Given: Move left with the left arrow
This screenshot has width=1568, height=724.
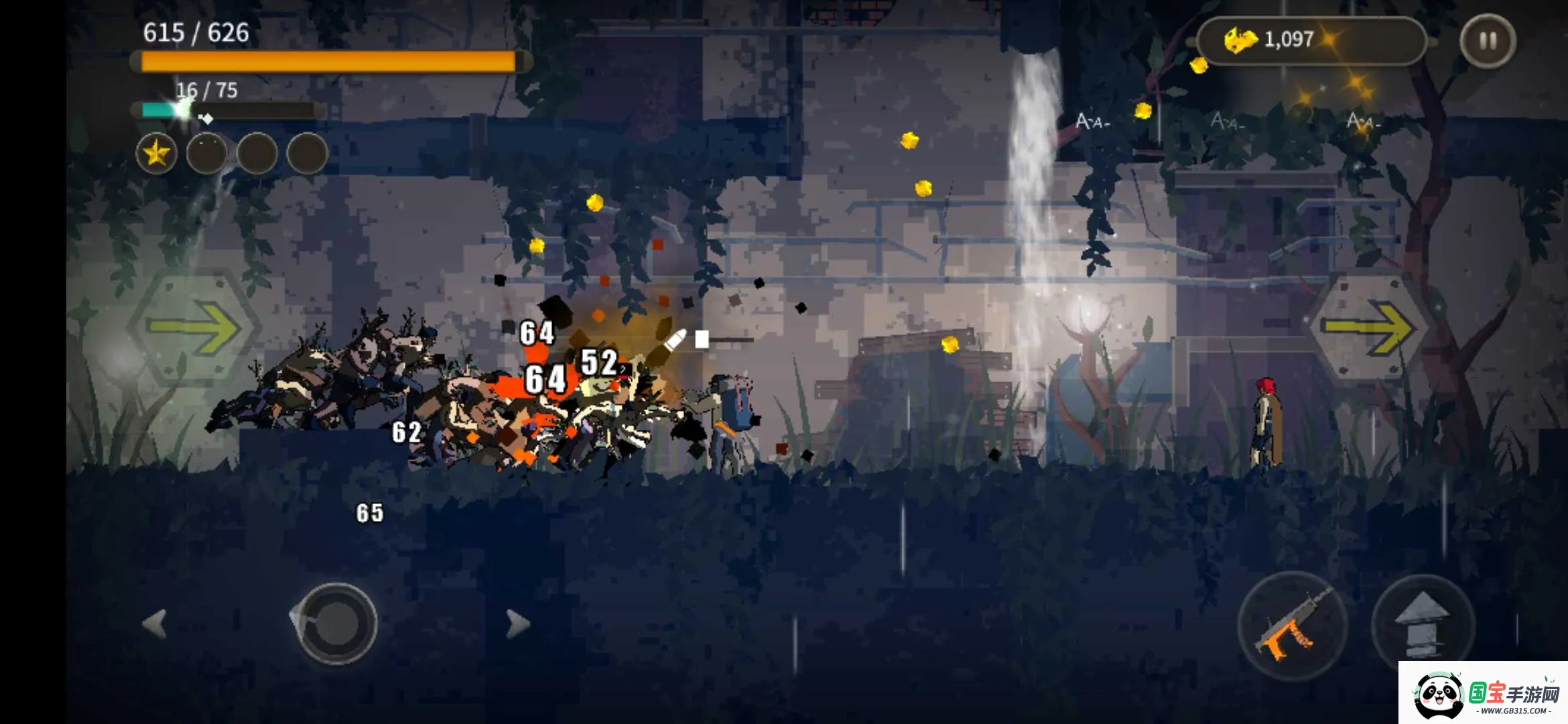Looking at the screenshot, I should click(x=155, y=623).
